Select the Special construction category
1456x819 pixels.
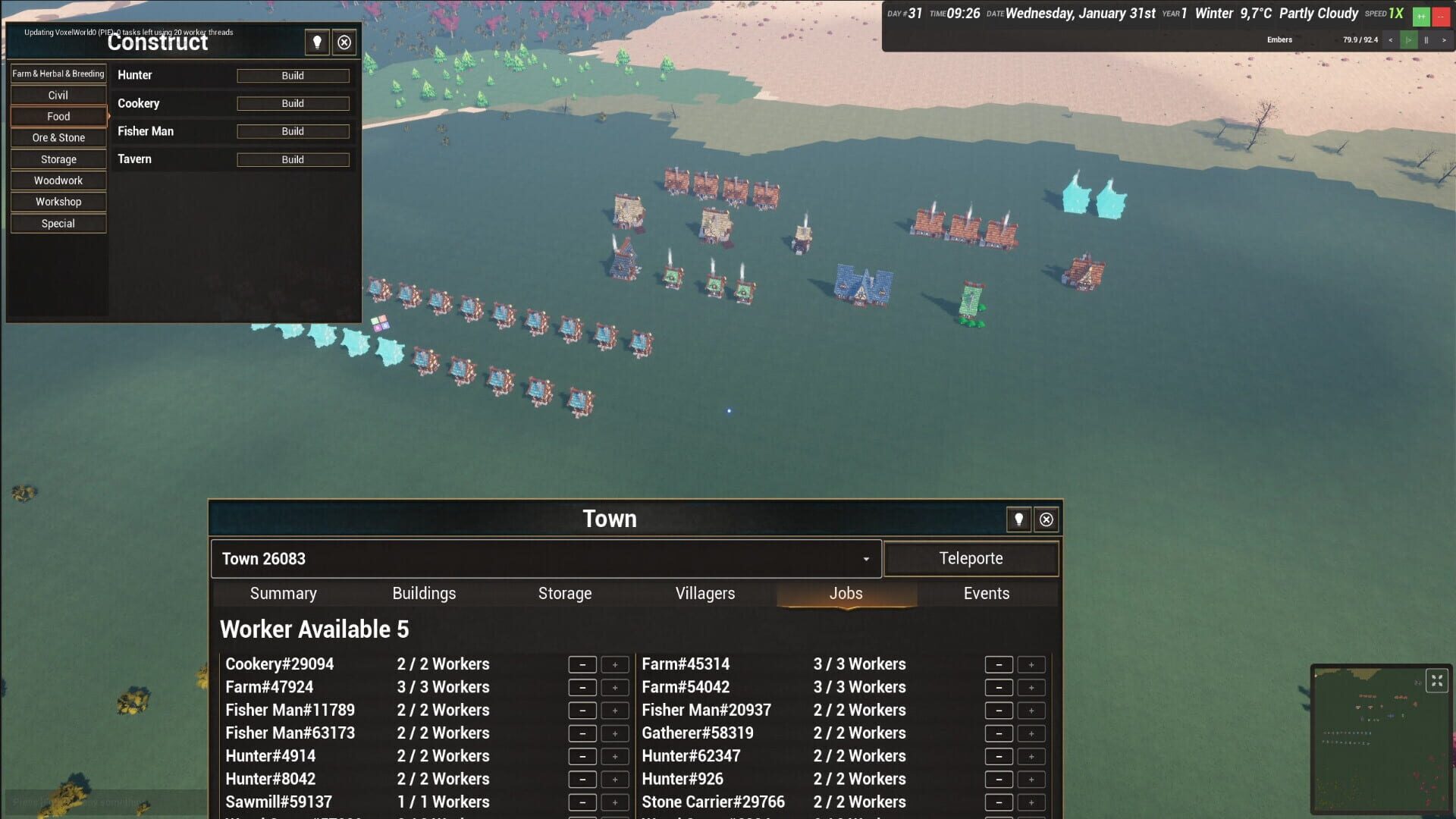coord(58,224)
